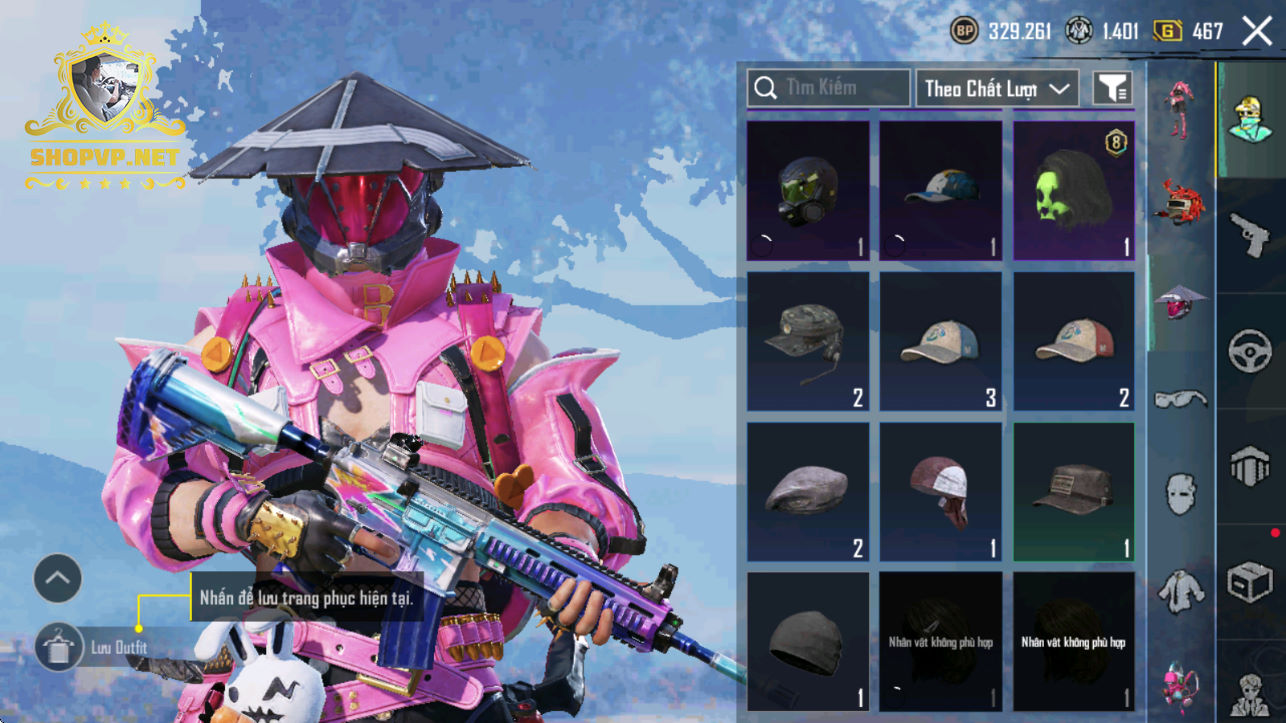
Task: Show the sunglasses category
Action: [1181, 399]
